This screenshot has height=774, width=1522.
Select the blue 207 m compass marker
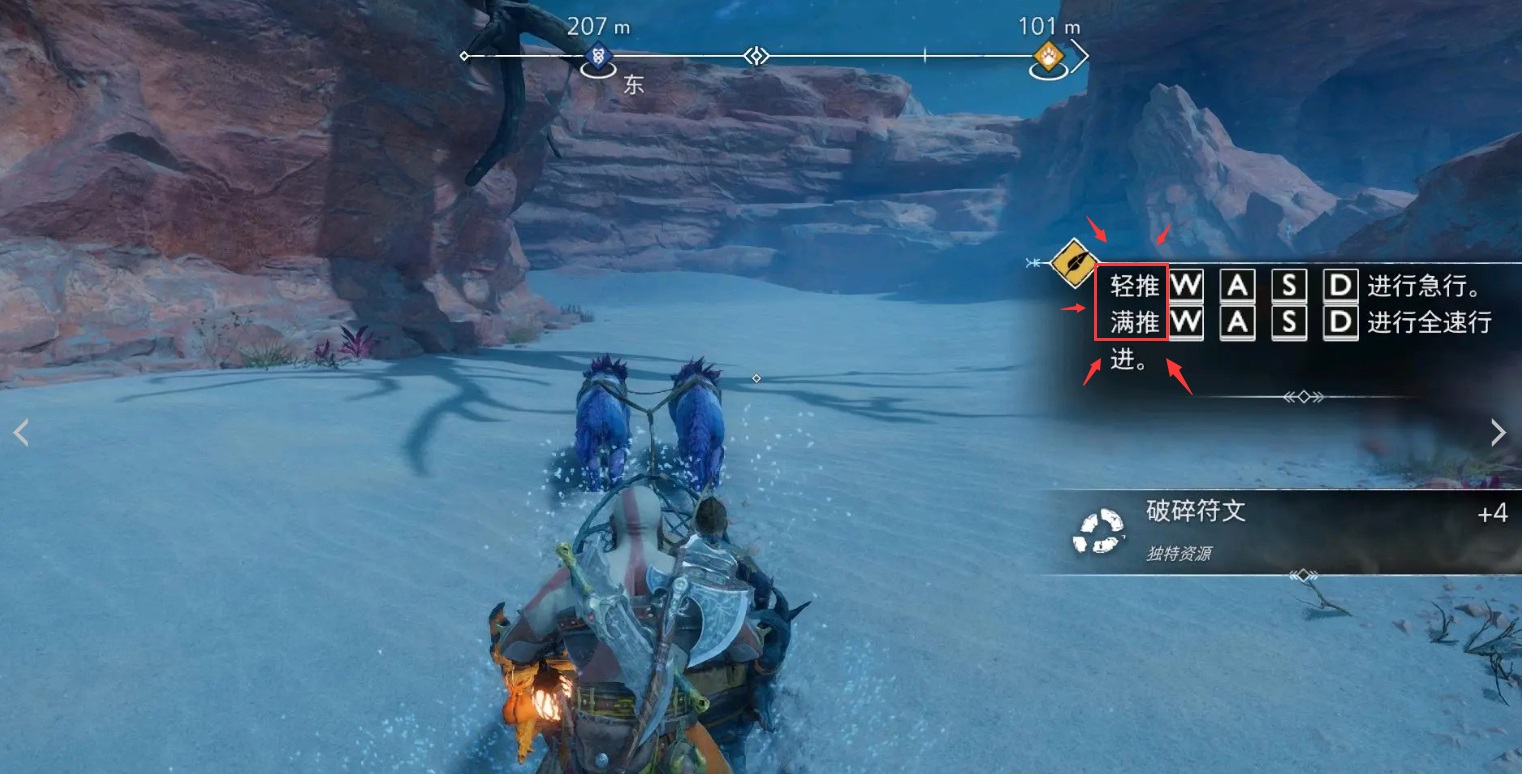(598, 57)
